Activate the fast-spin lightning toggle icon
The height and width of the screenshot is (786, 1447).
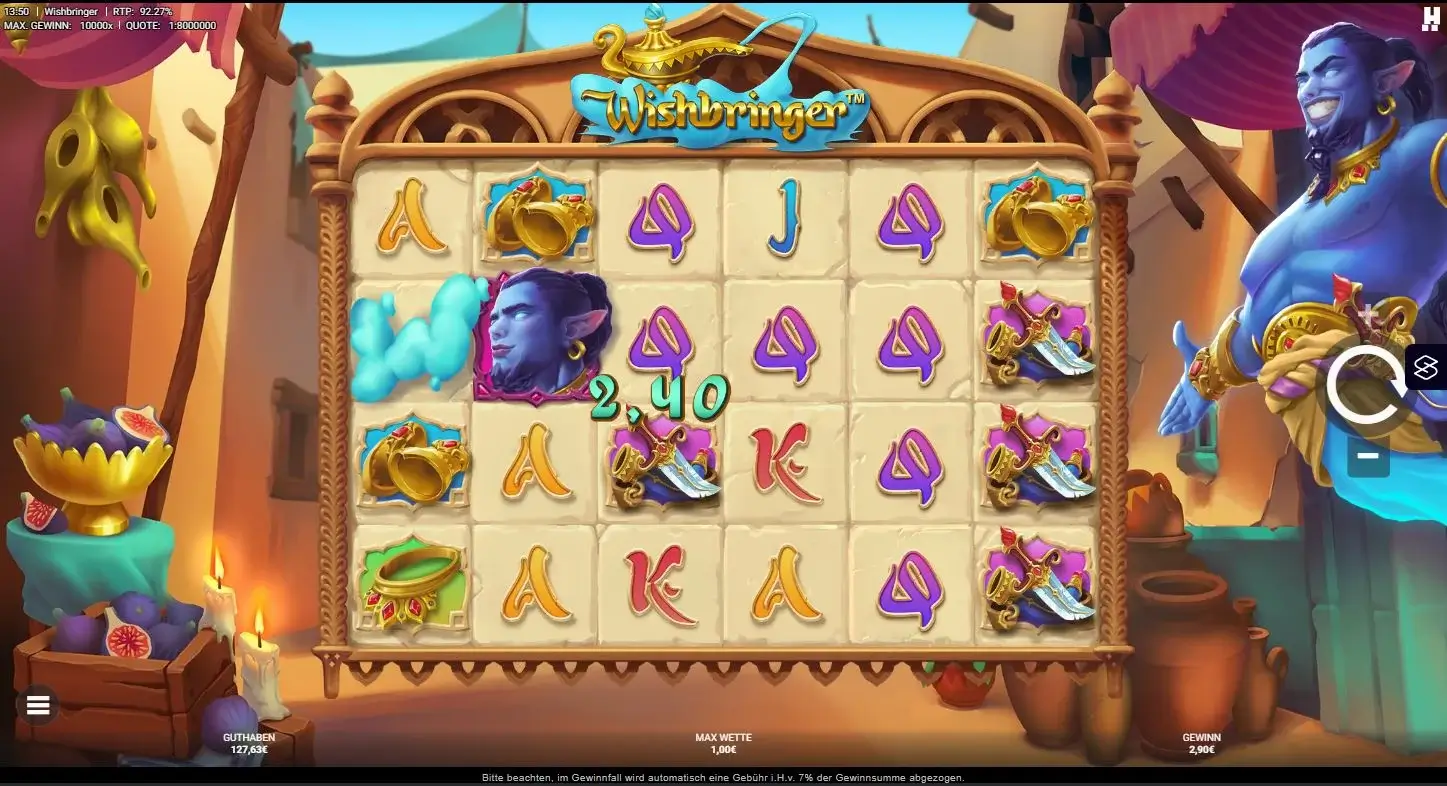coord(1427,368)
